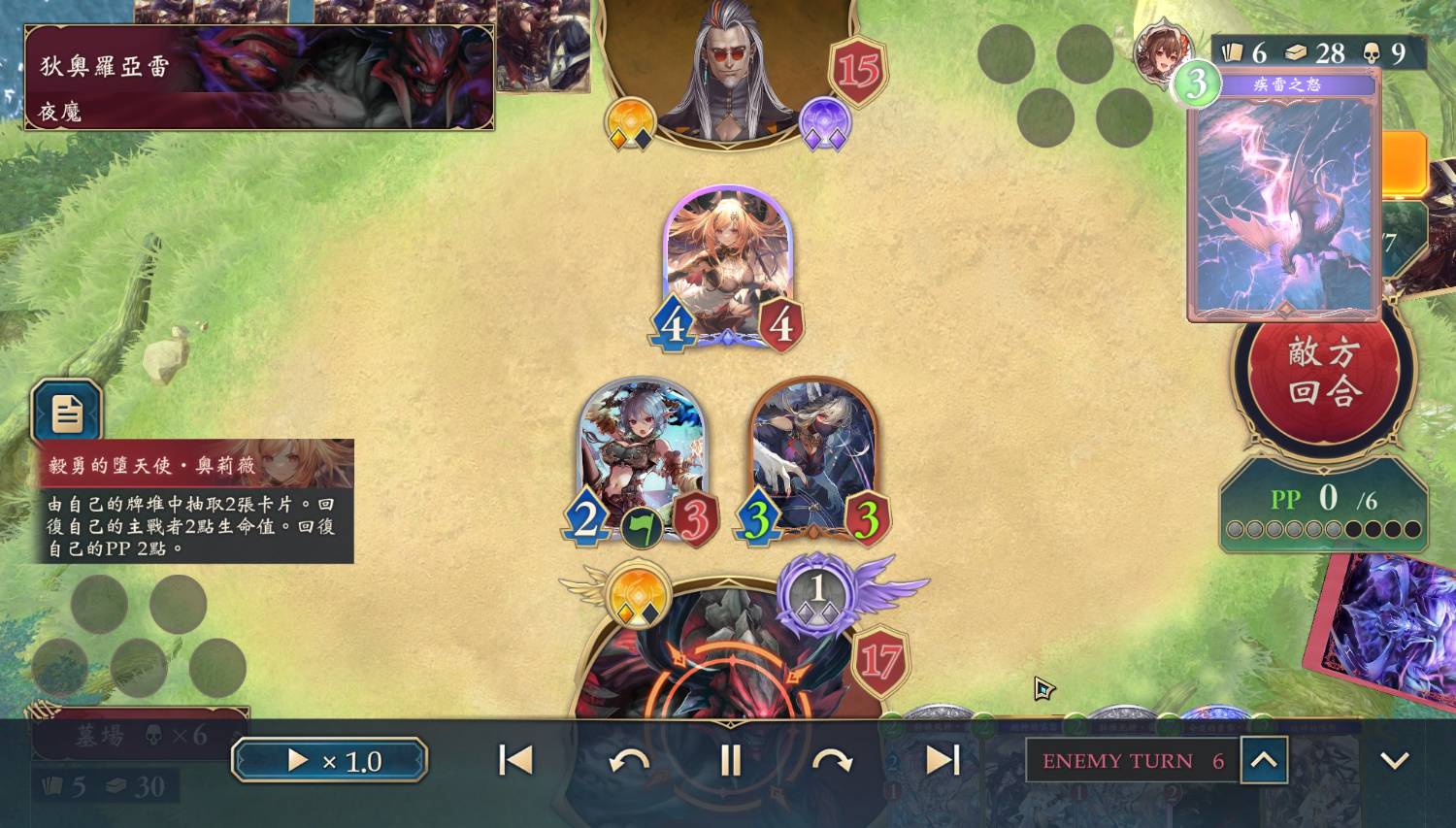Screen dimensions: 1456x828
Task: Expand the Enemy Turn 6 selector
Action: coord(1263,760)
